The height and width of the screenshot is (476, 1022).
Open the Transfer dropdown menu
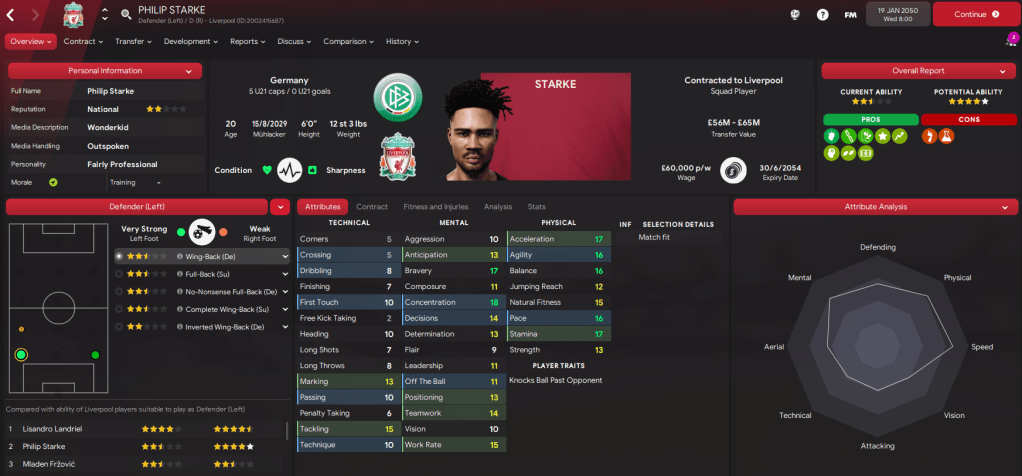[x=133, y=42]
